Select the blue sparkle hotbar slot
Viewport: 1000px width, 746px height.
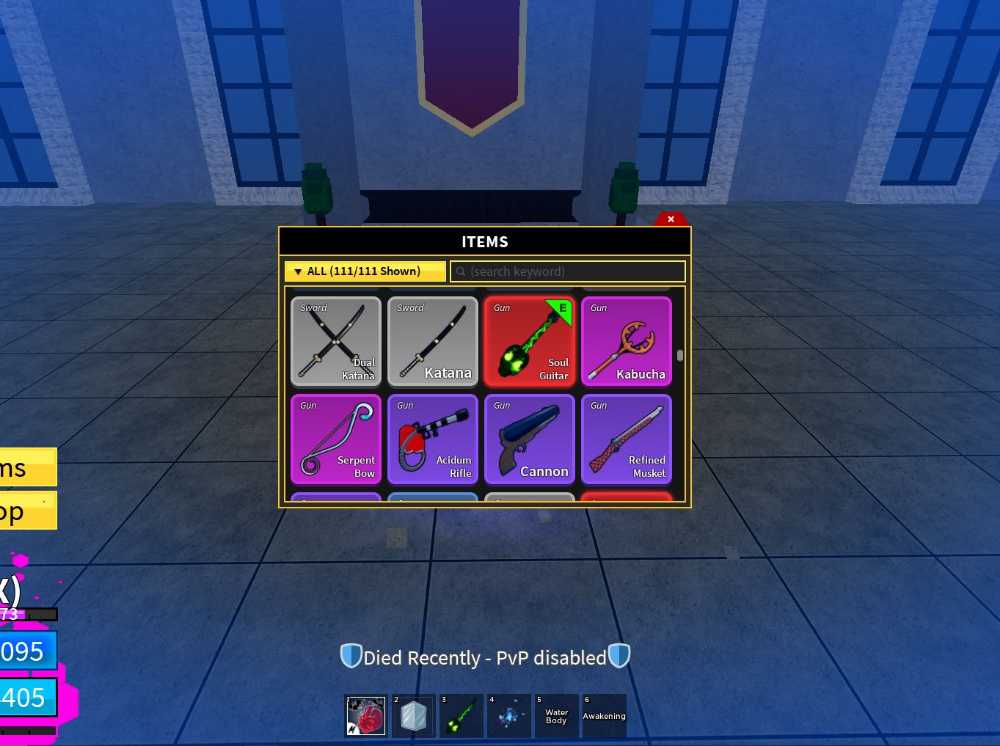508,716
